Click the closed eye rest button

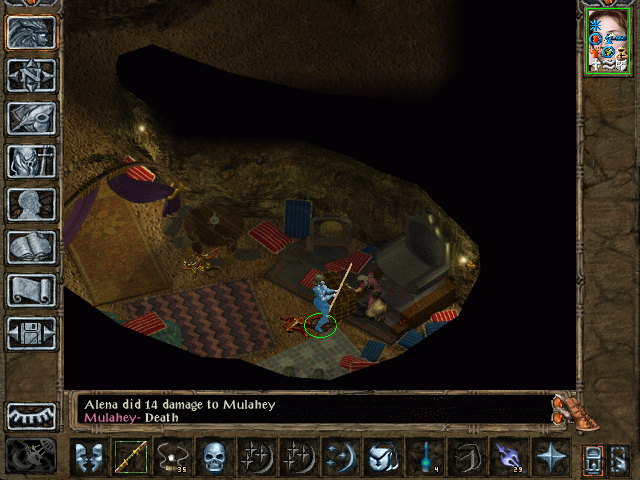[31, 415]
